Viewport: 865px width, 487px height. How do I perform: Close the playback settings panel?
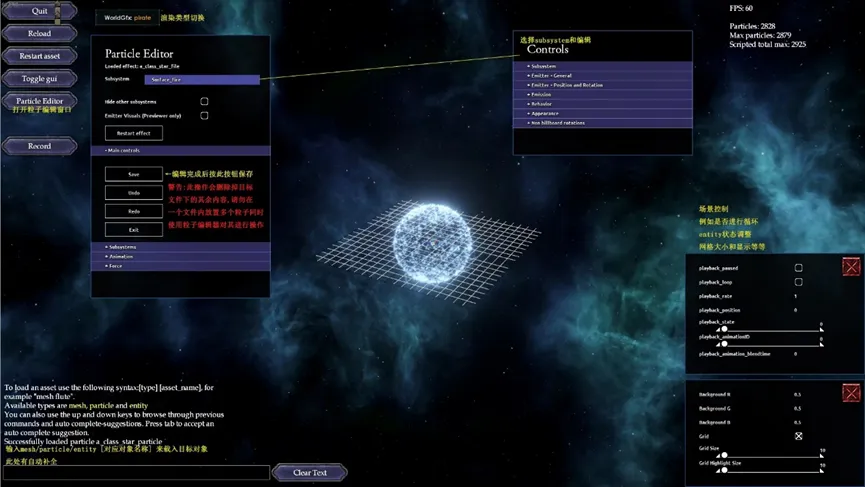point(851,266)
